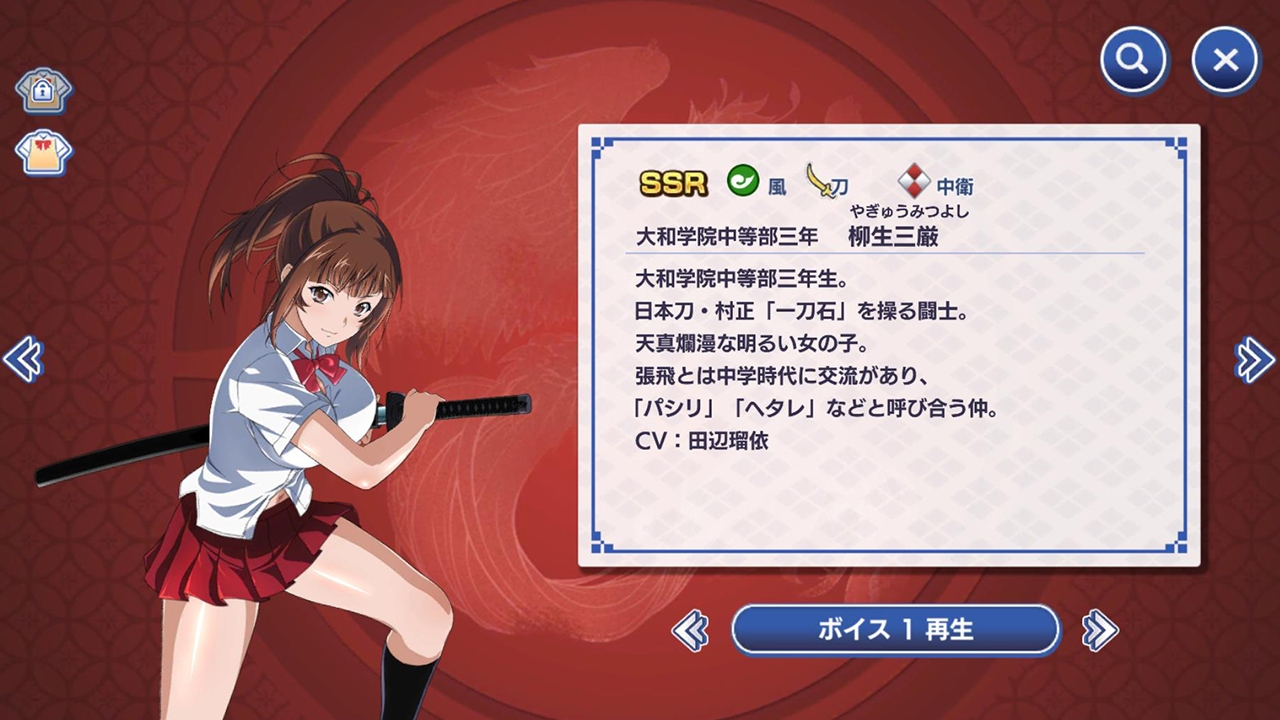Open the locked costume icon
1280x720 pixels.
[43, 90]
